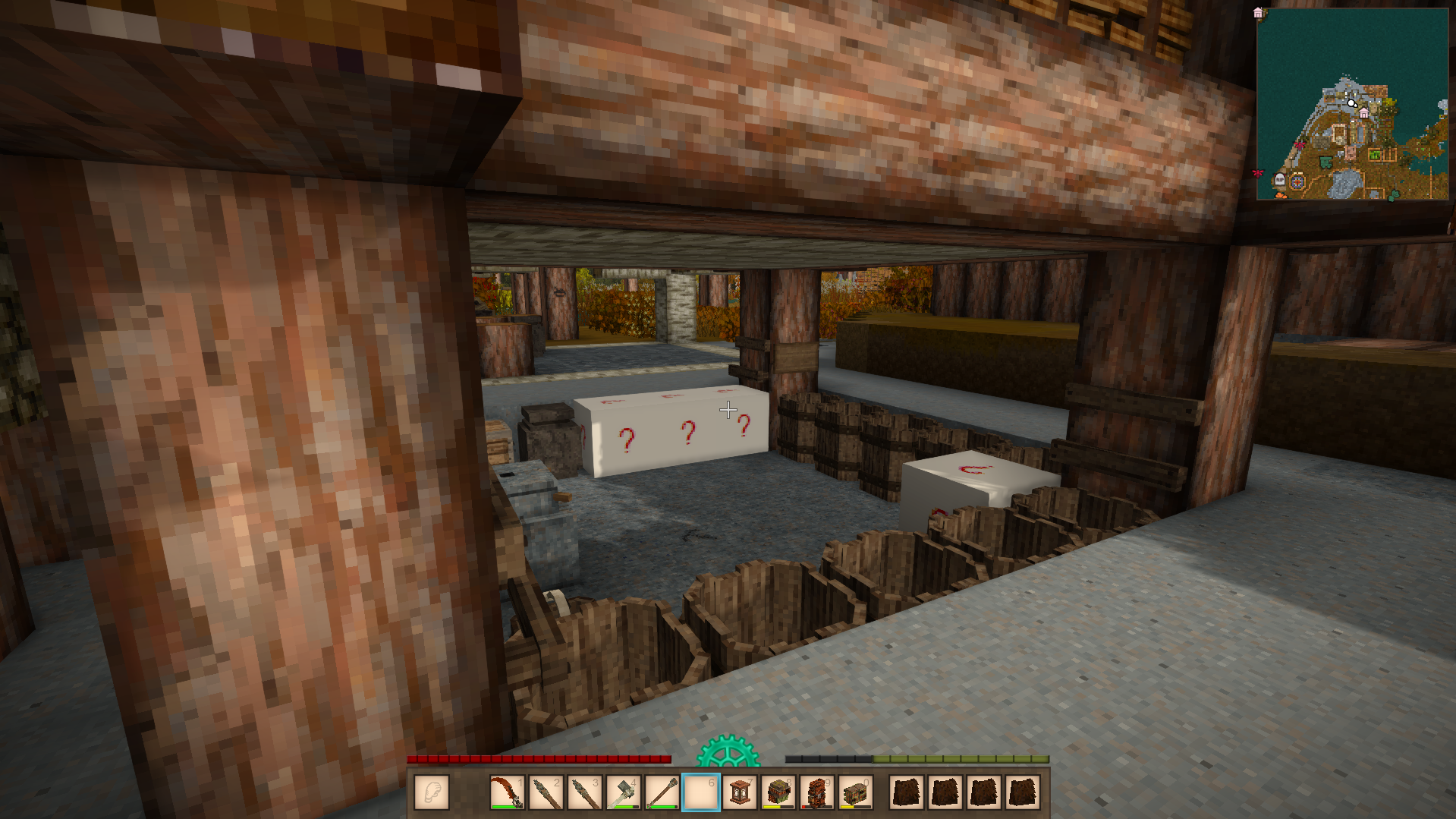The width and height of the screenshot is (1456, 819).
Task: Select the pink house marker at minimap corner
Action: 1258,13
